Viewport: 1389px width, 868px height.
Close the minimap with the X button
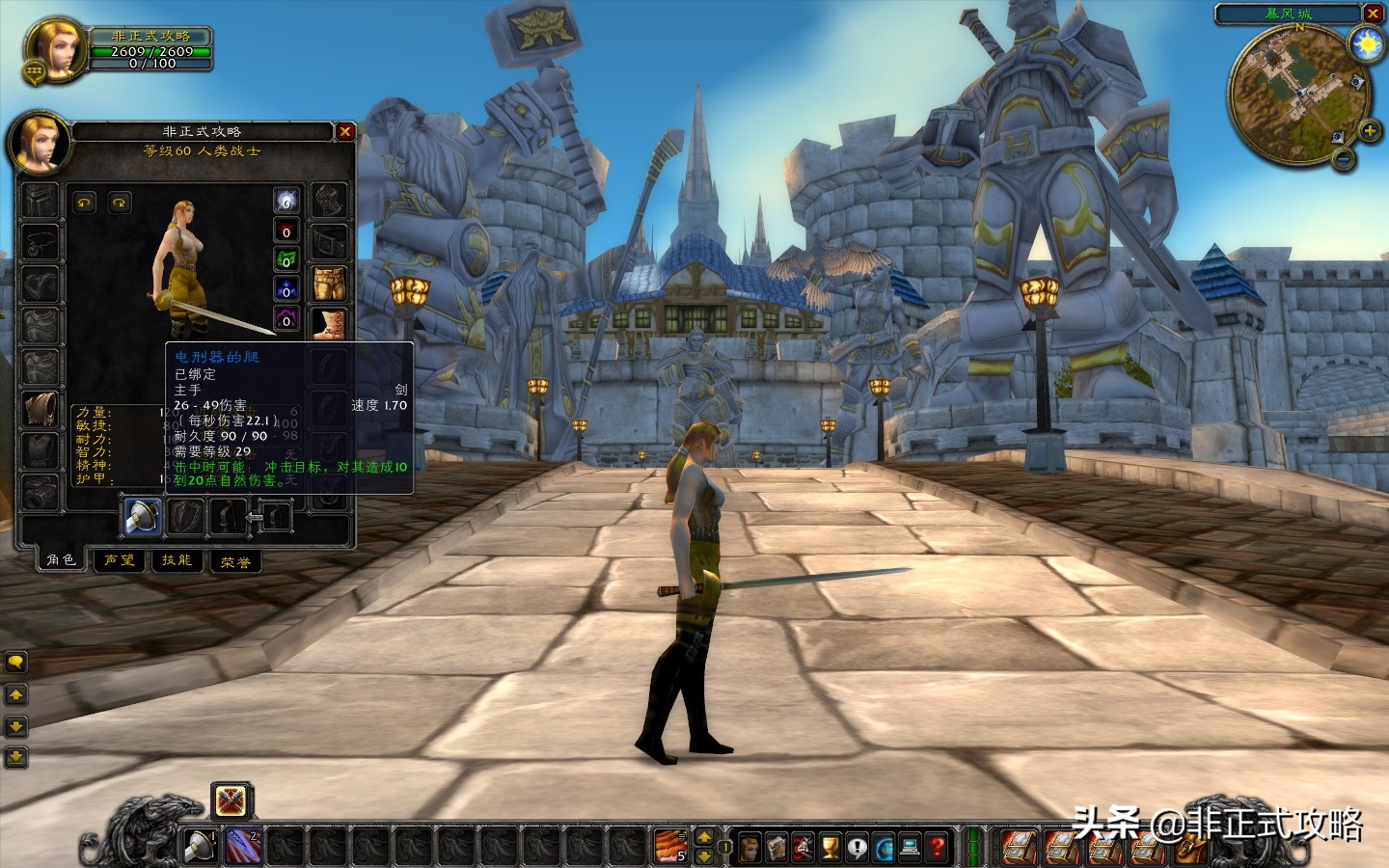tap(1374, 14)
